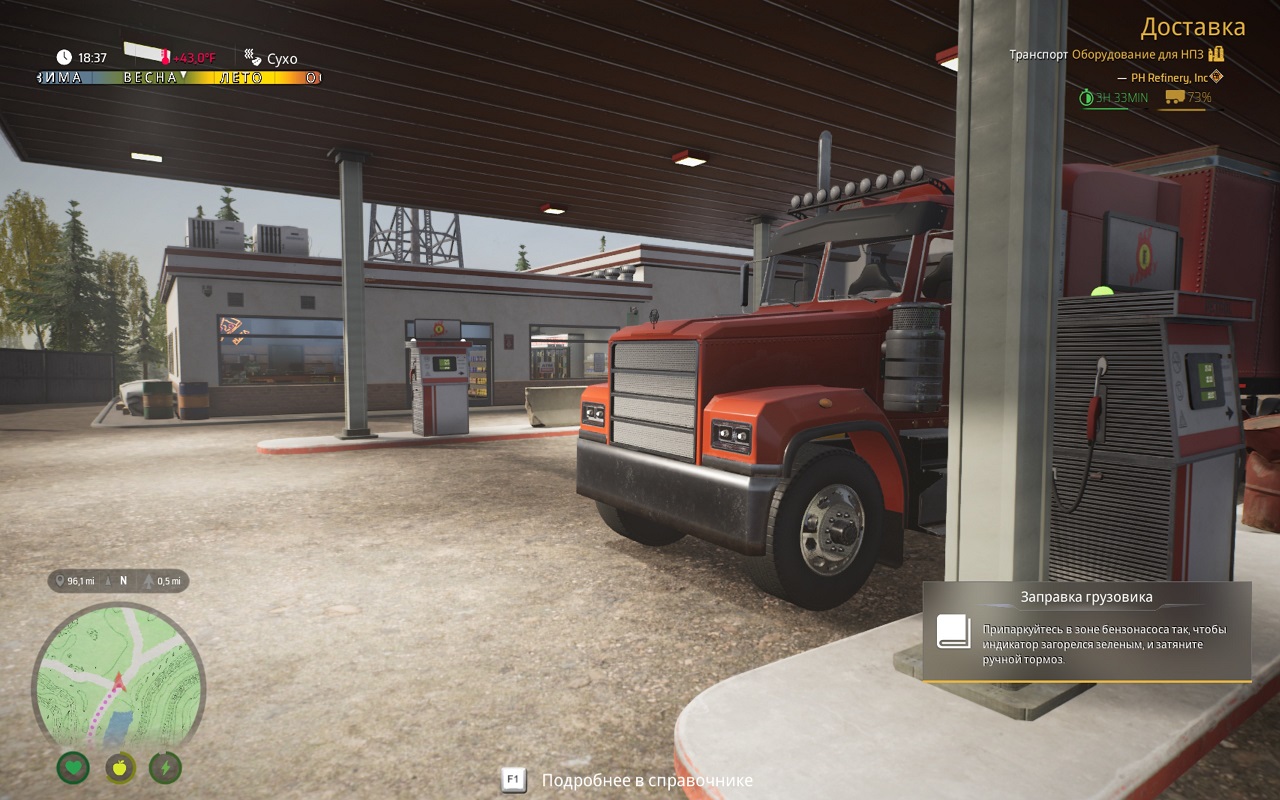Choose the PH Refinery, Inc destination entry
Image resolution: width=1280 pixels, height=800 pixels.
1169,77
